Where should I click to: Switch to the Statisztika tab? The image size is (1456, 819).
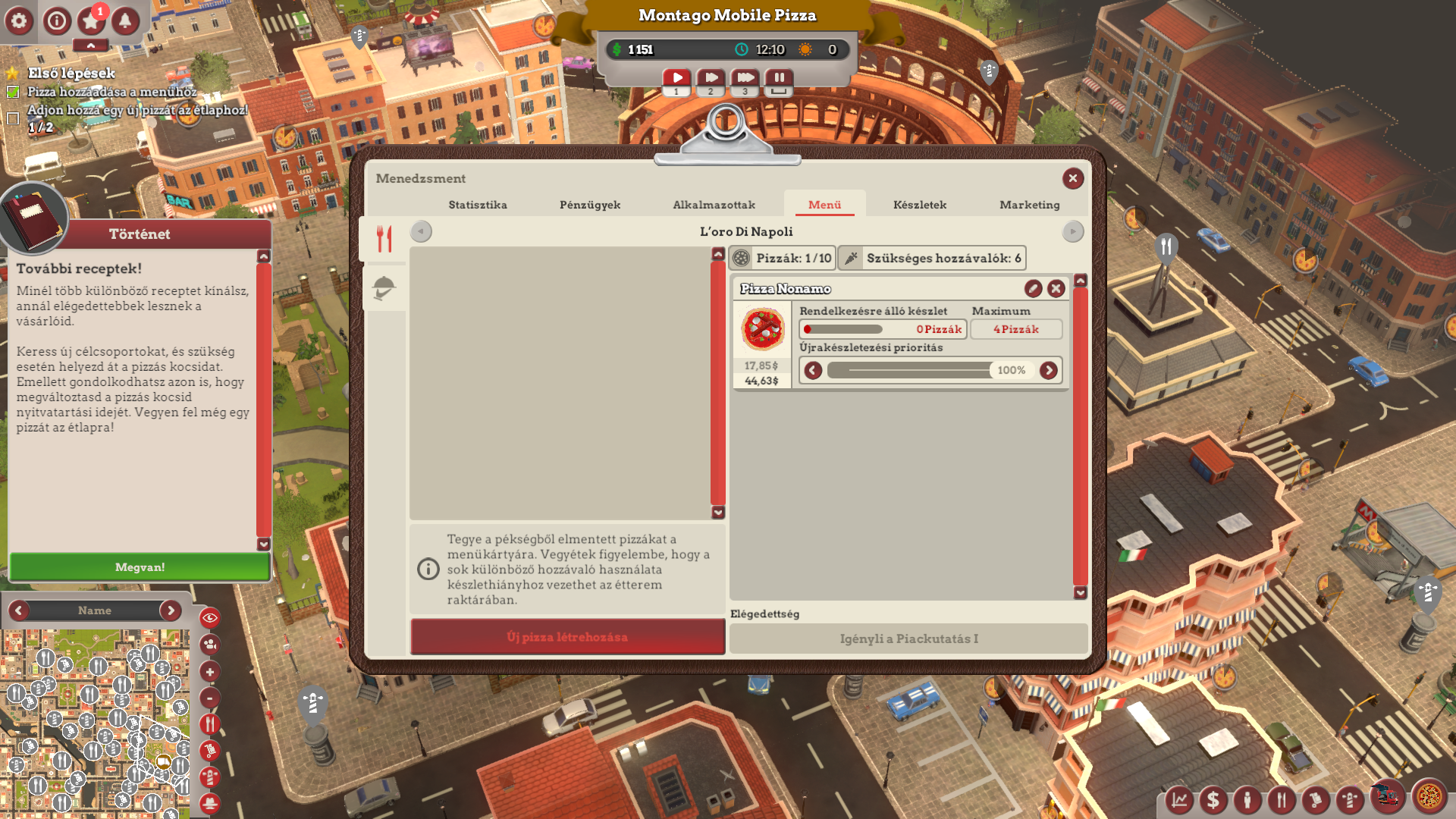click(x=478, y=205)
